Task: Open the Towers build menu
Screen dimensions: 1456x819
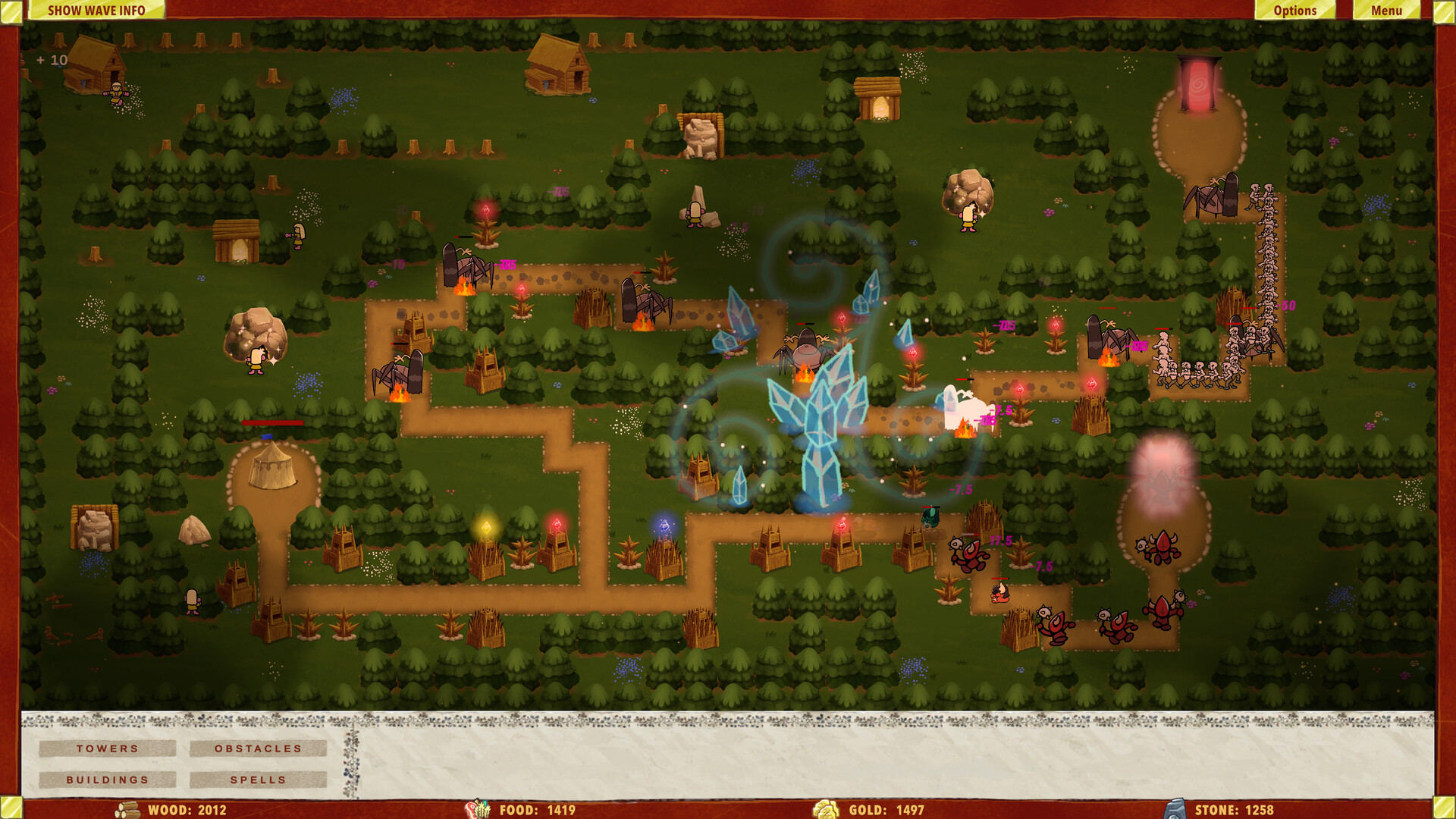Action: pos(107,748)
